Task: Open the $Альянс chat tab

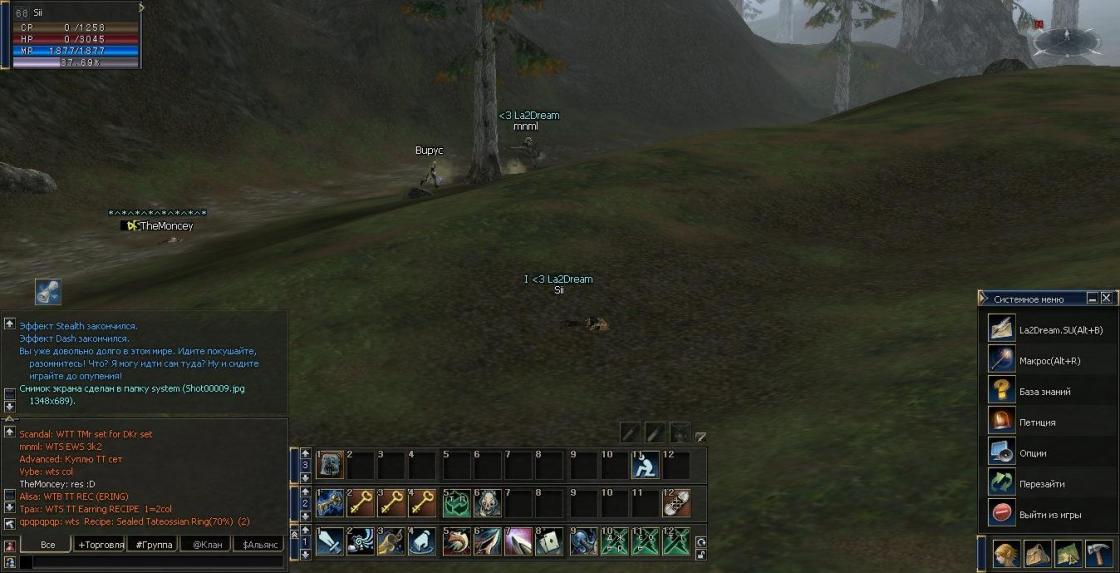Action: pyautogui.click(x=258, y=545)
